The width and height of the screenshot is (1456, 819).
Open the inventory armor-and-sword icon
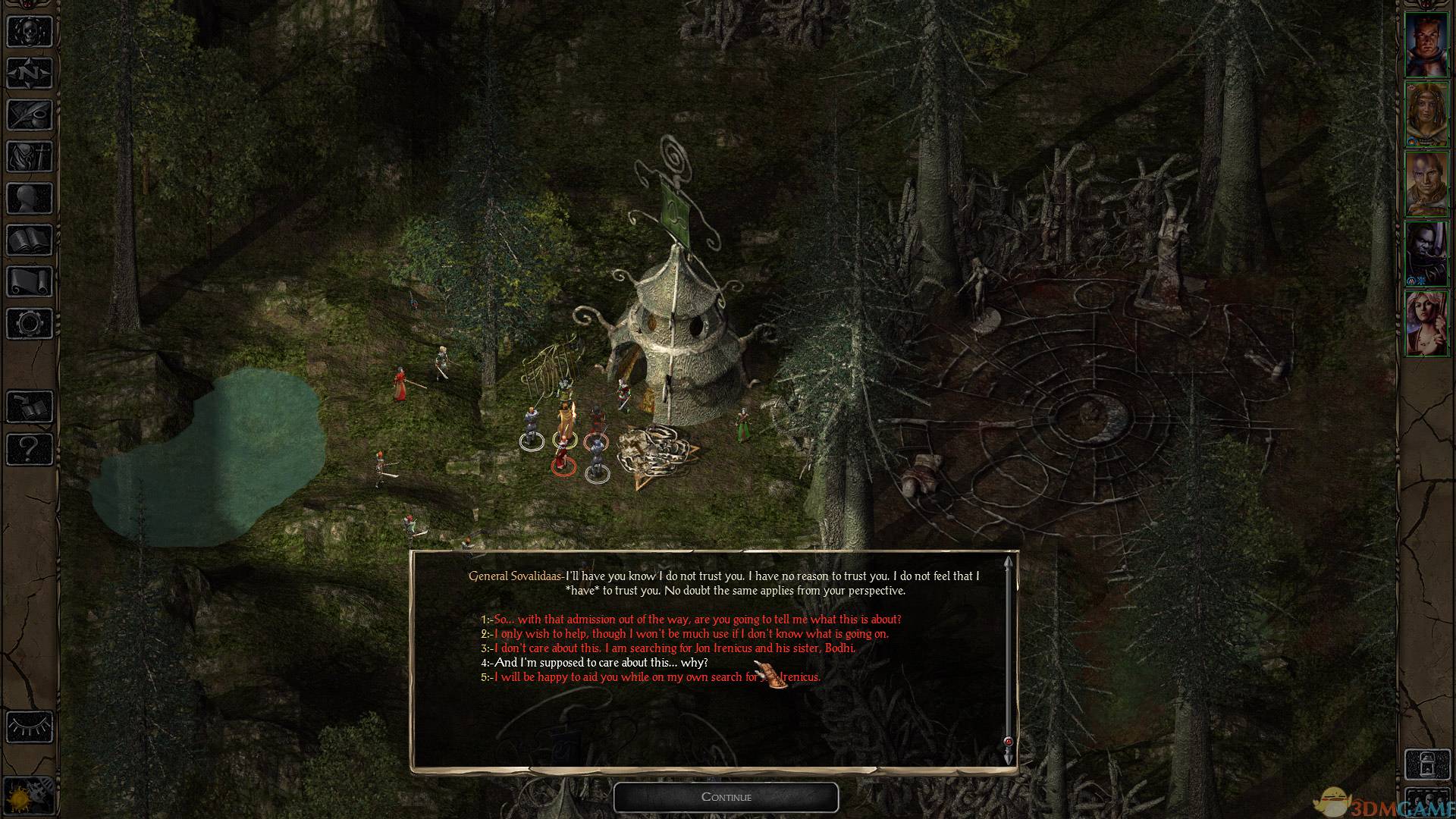pyautogui.click(x=30, y=157)
